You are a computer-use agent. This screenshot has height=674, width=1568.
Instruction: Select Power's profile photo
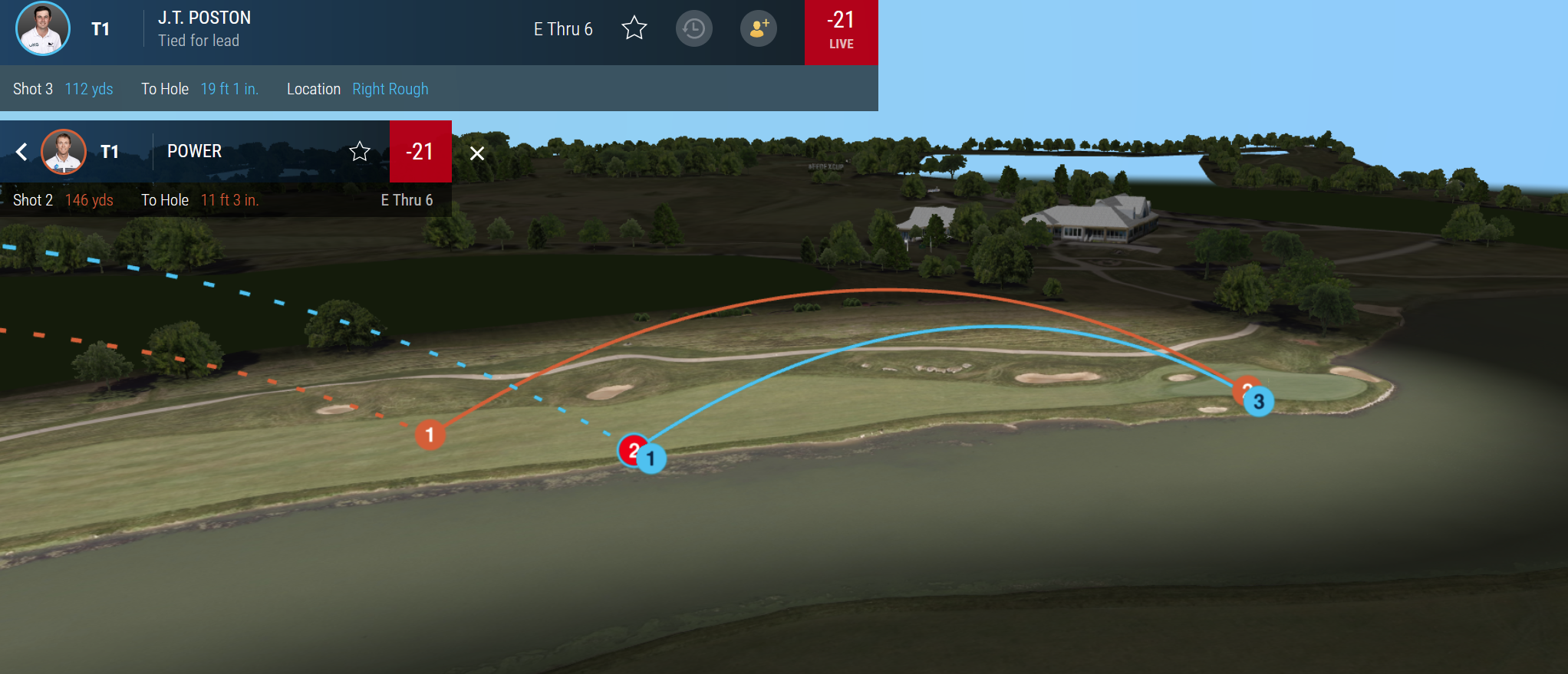point(63,152)
